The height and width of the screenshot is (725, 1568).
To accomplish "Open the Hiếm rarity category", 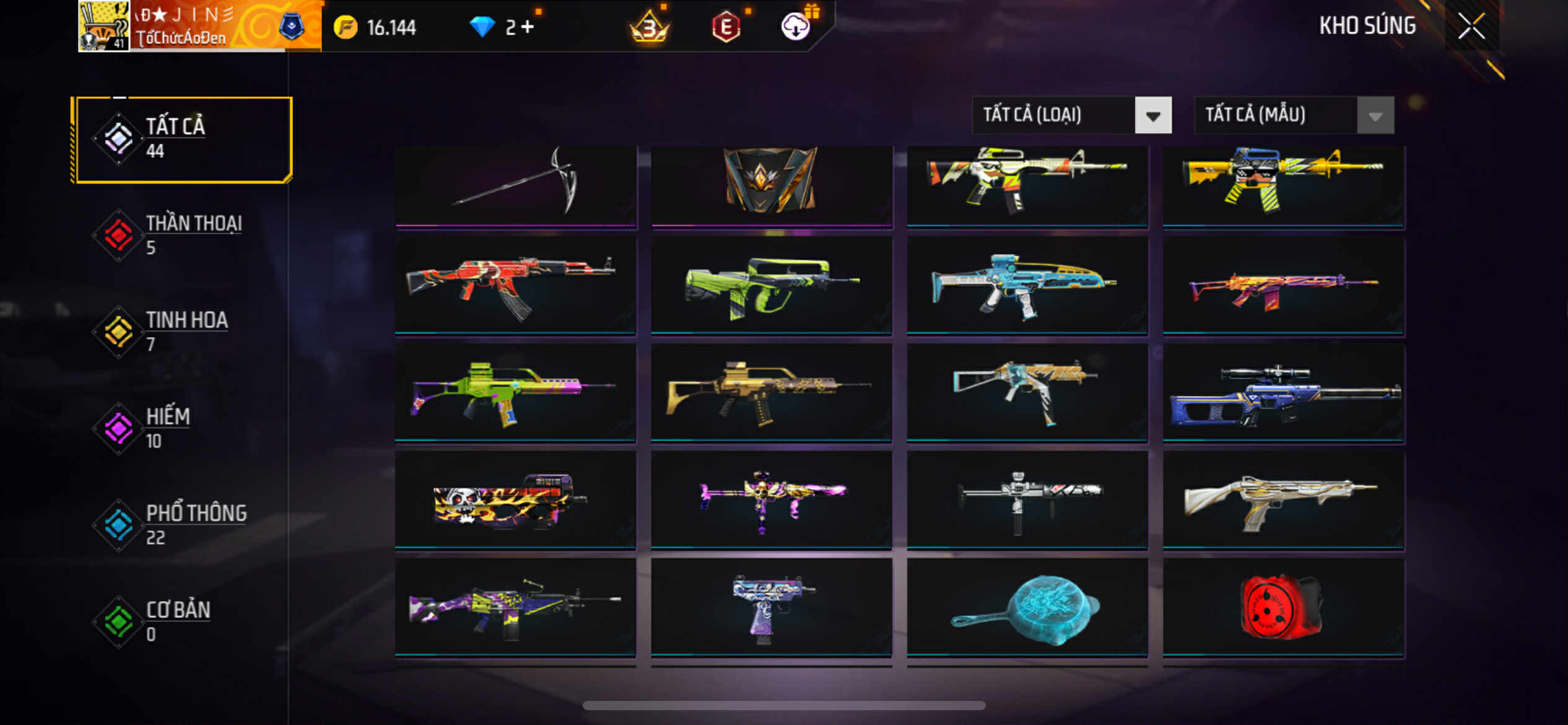I will (x=182, y=428).
